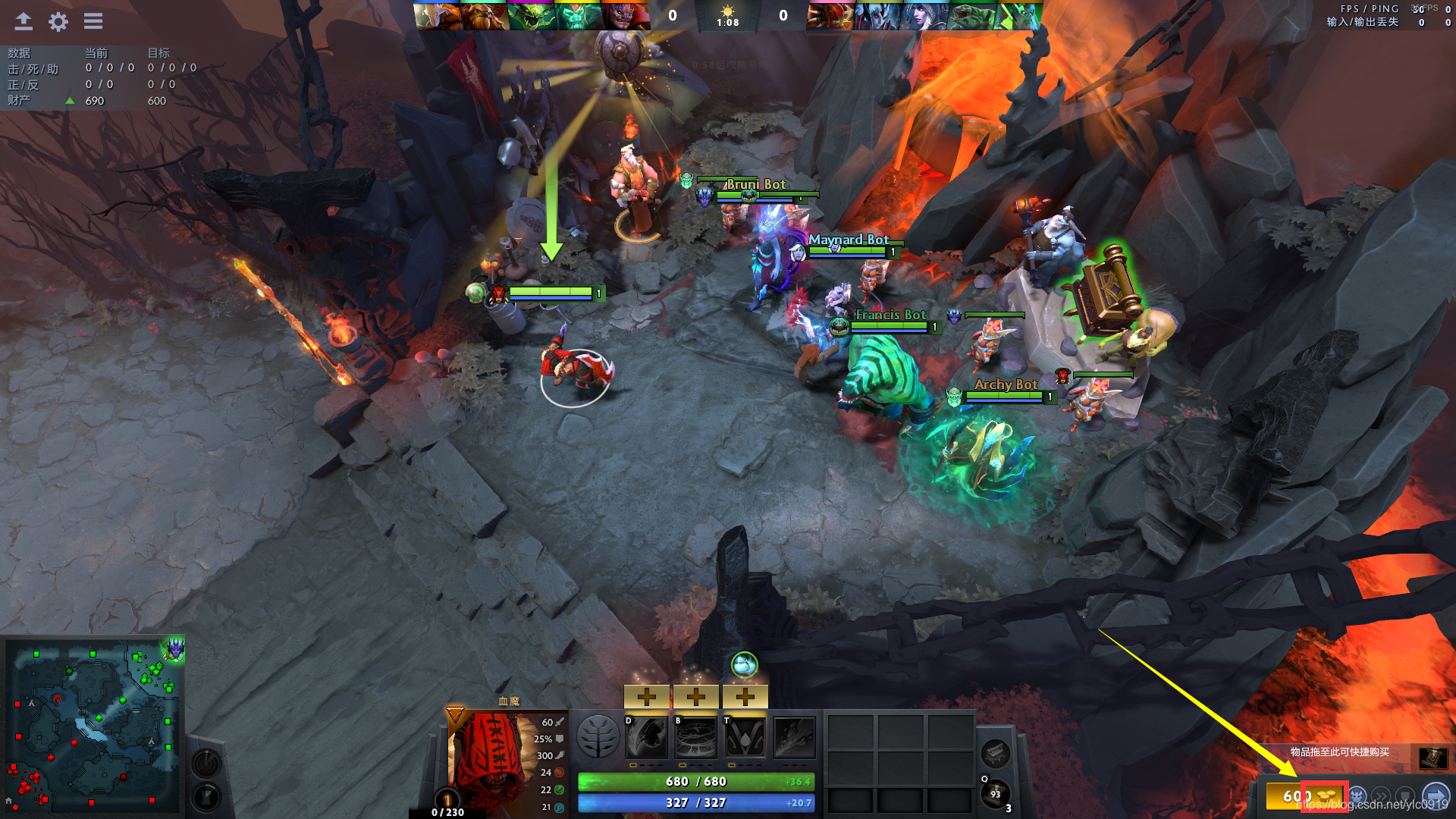1456x819 pixels.
Task: Open the hamburger dashboard menu
Action: coord(93,21)
